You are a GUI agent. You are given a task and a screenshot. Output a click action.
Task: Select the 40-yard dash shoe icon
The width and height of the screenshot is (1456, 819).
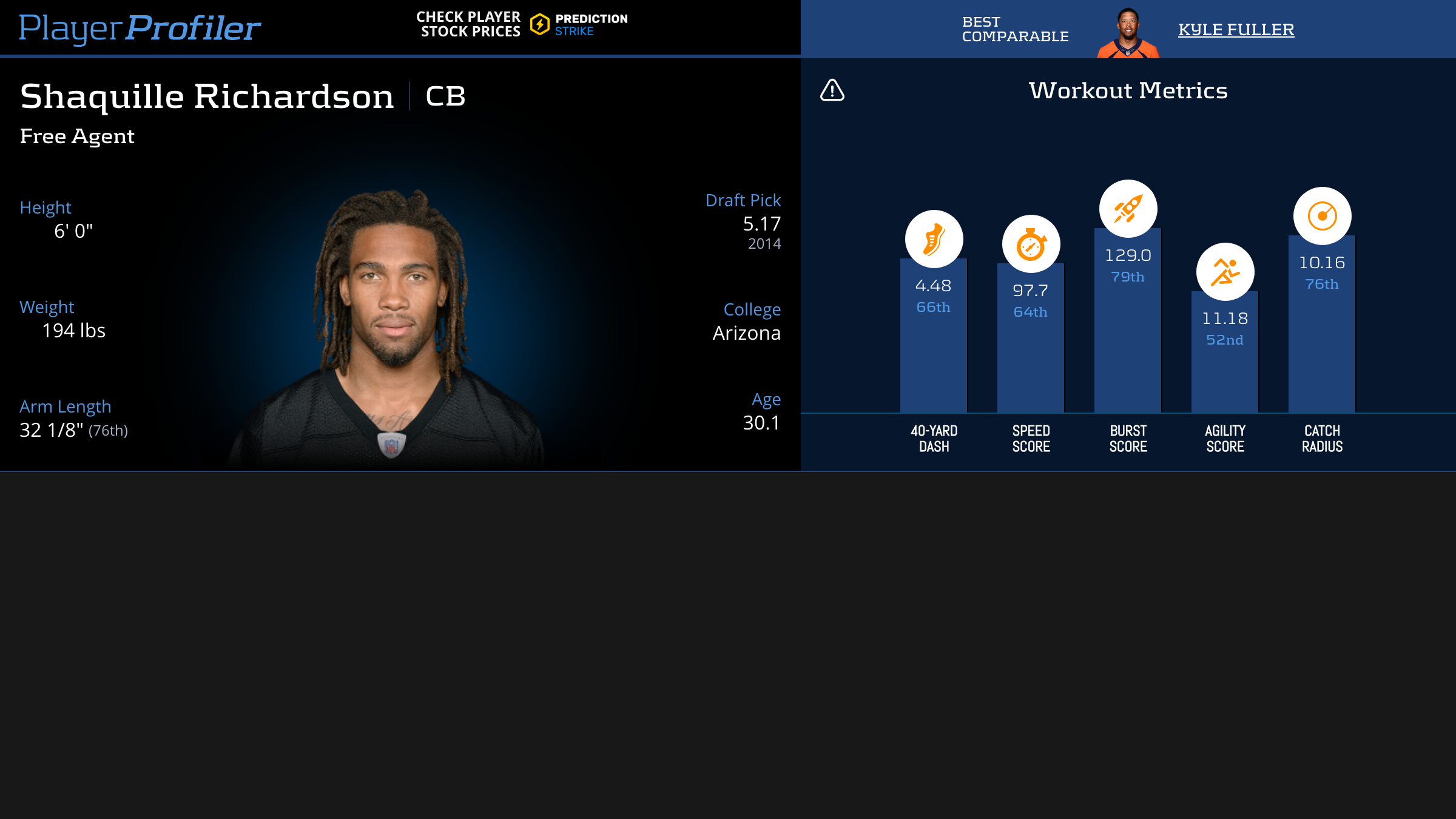click(934, 239)
